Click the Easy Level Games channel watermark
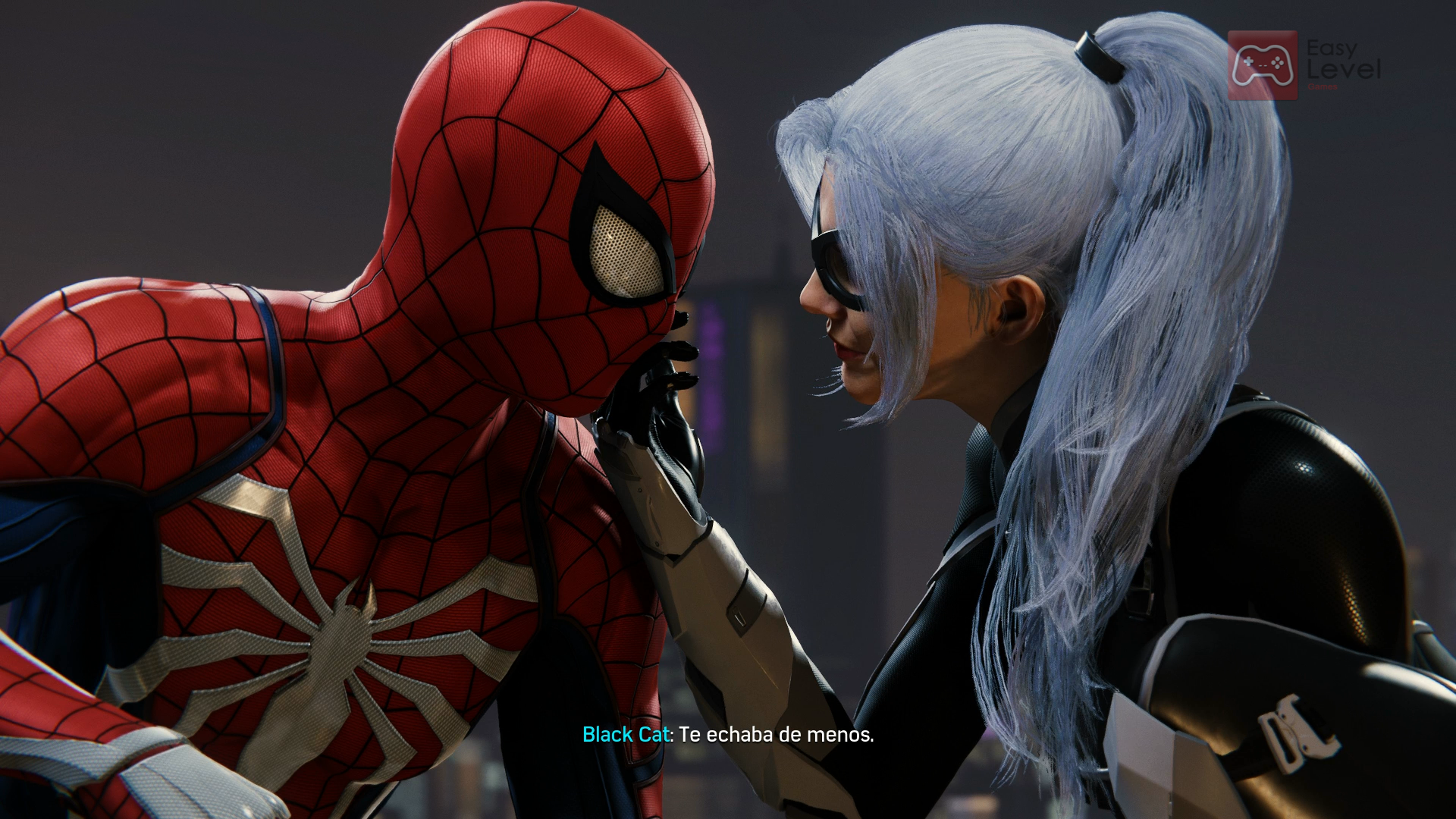The width and height of the screenshot is (1456, 819). (x=1303, y=65)
